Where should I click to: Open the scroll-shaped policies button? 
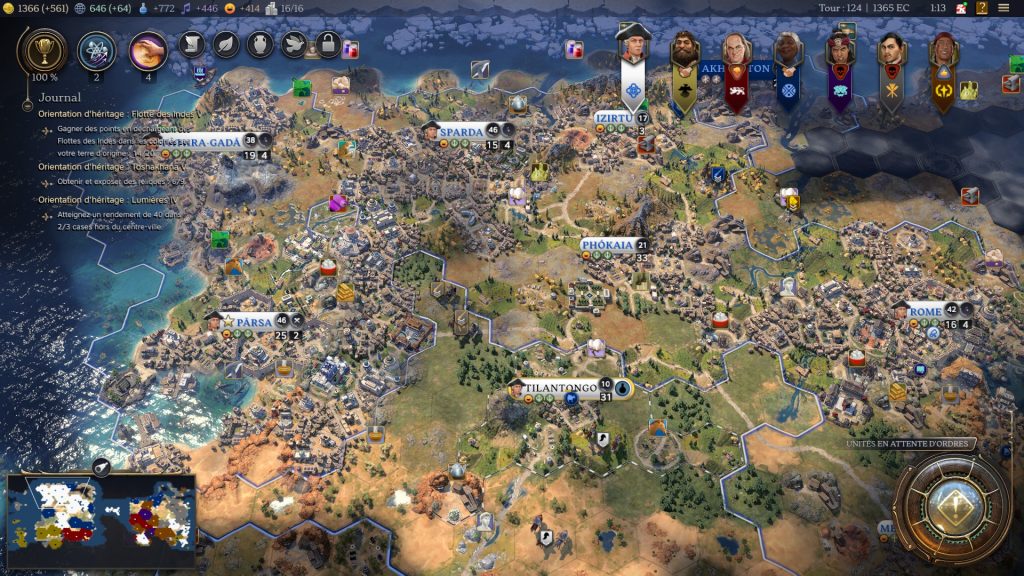[193, 44]
